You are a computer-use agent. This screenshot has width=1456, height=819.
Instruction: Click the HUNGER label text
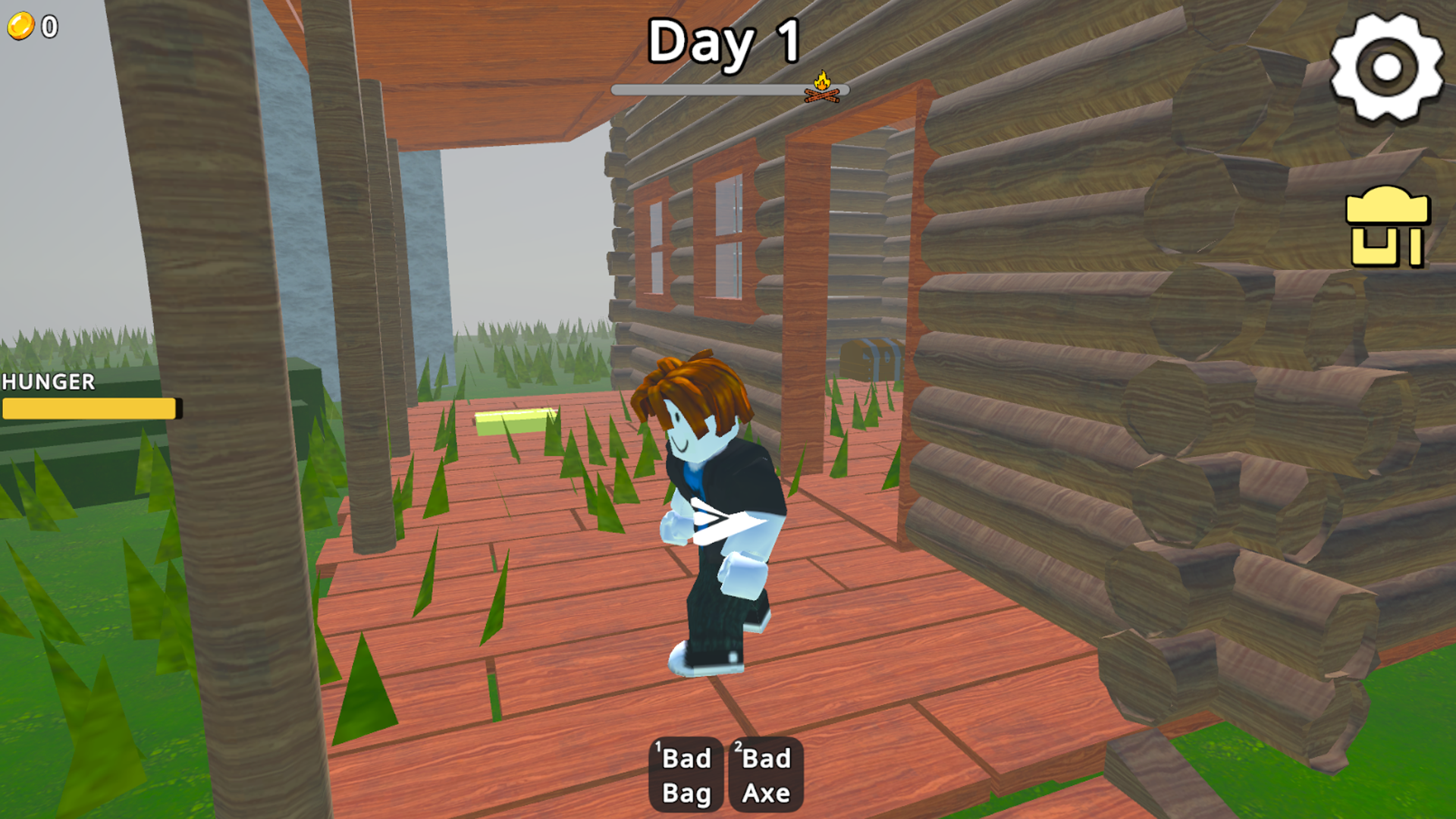pos(47,383)
